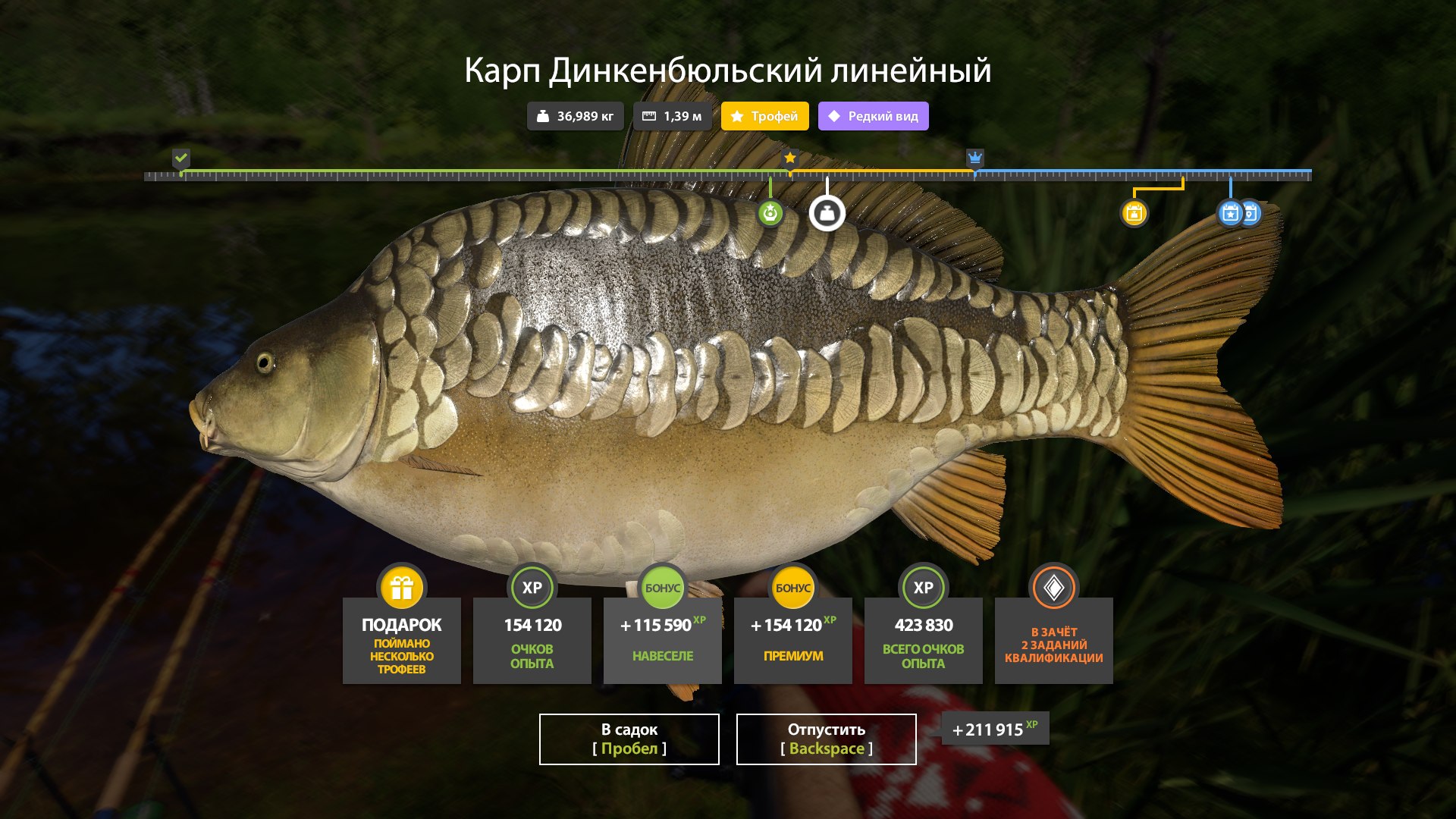Select the green trophy-crown circle under the ruler
This screenshot has height=819, width=1456.
[770, 215]
